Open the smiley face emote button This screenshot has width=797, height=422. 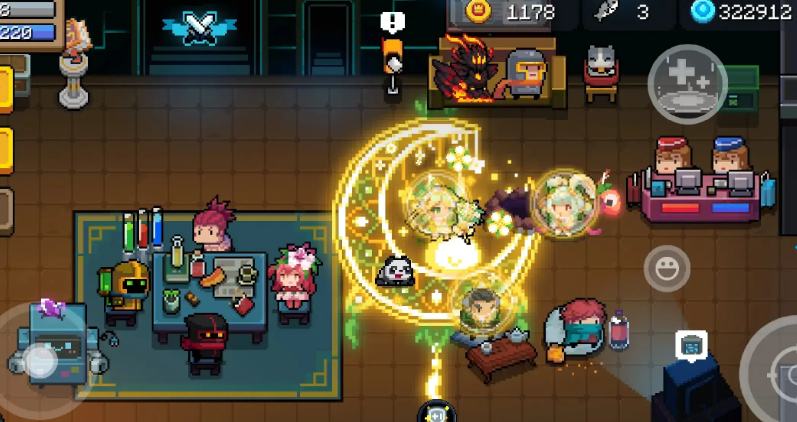667,268
